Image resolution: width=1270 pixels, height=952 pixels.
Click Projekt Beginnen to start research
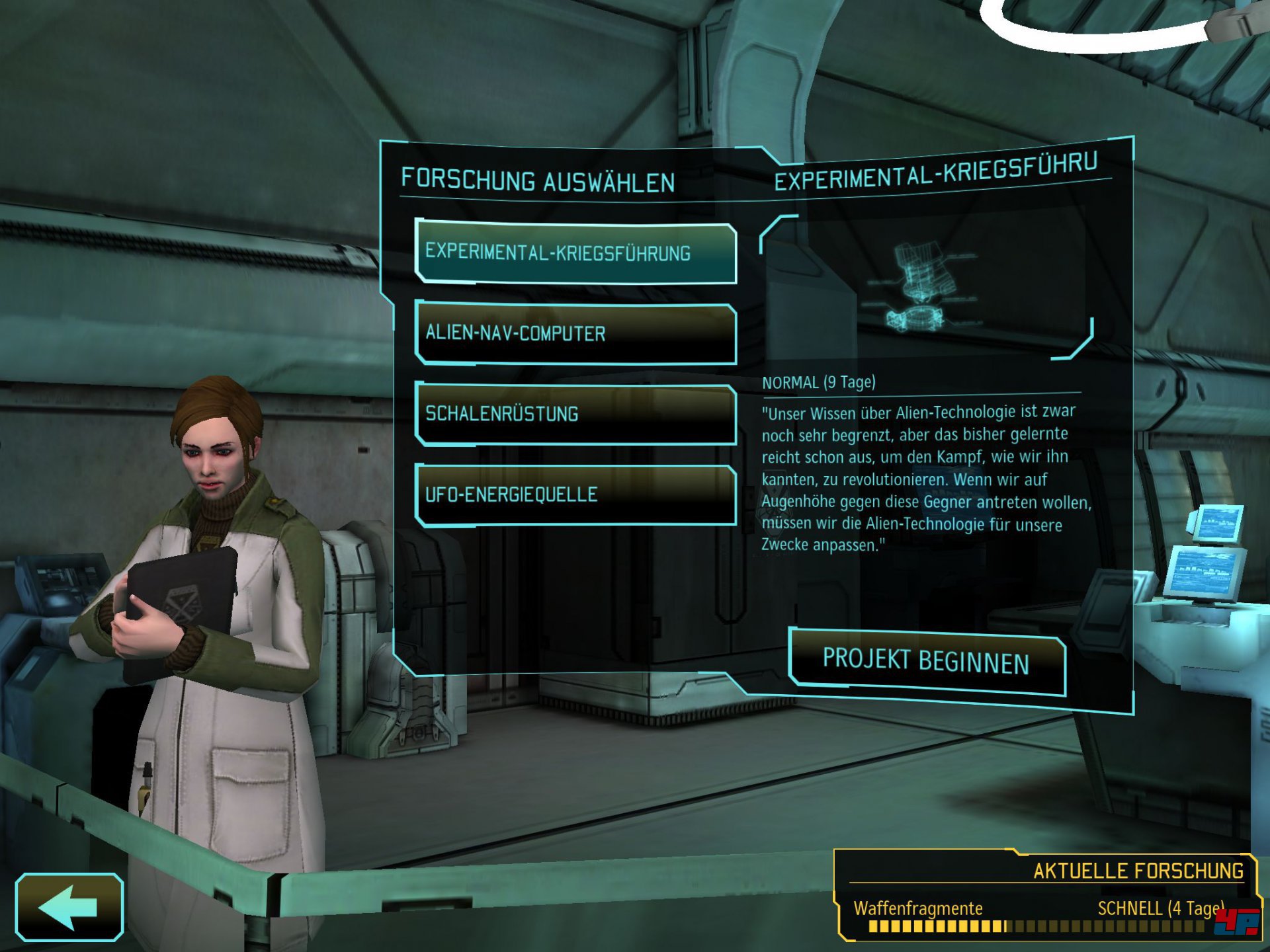(927, 662)
